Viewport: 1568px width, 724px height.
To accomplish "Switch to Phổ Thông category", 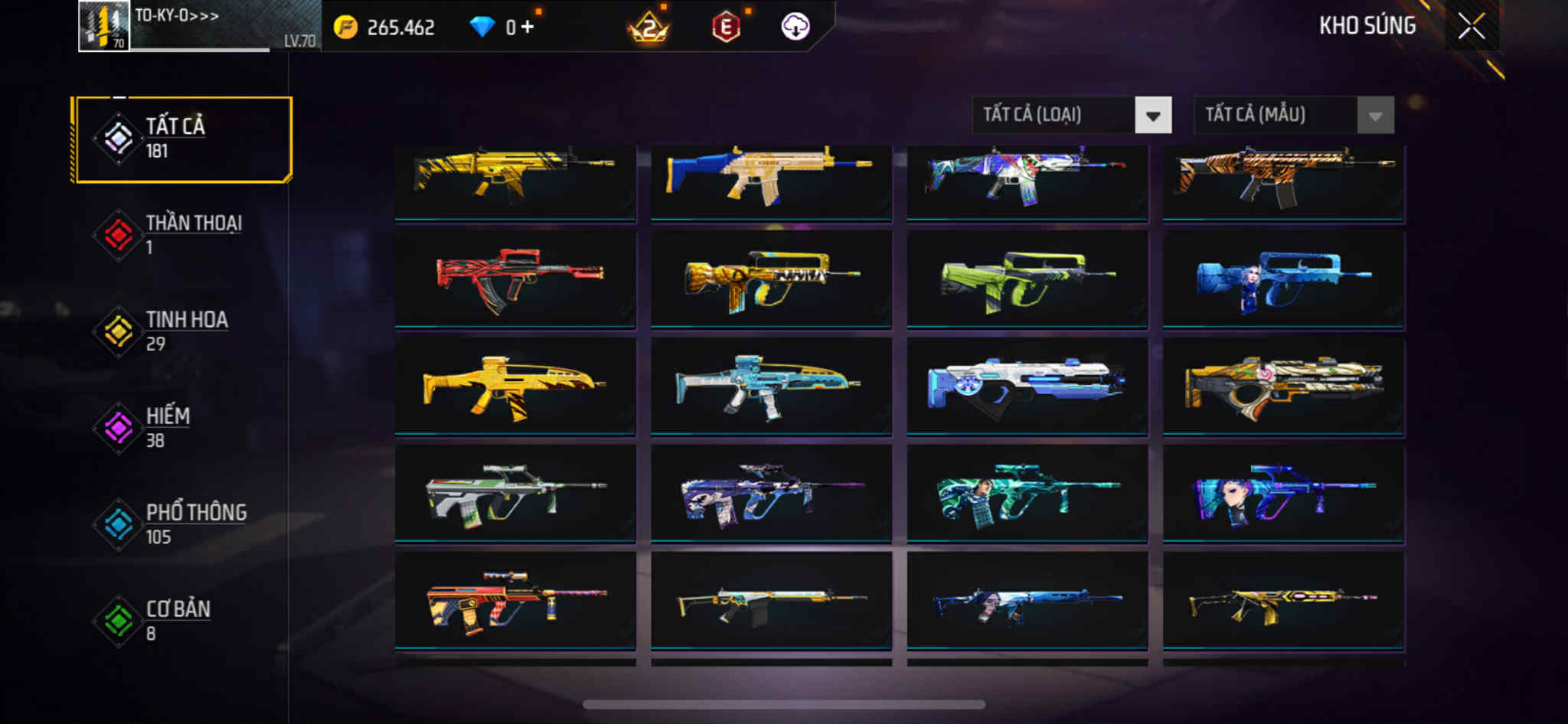I will click(182, 524).
